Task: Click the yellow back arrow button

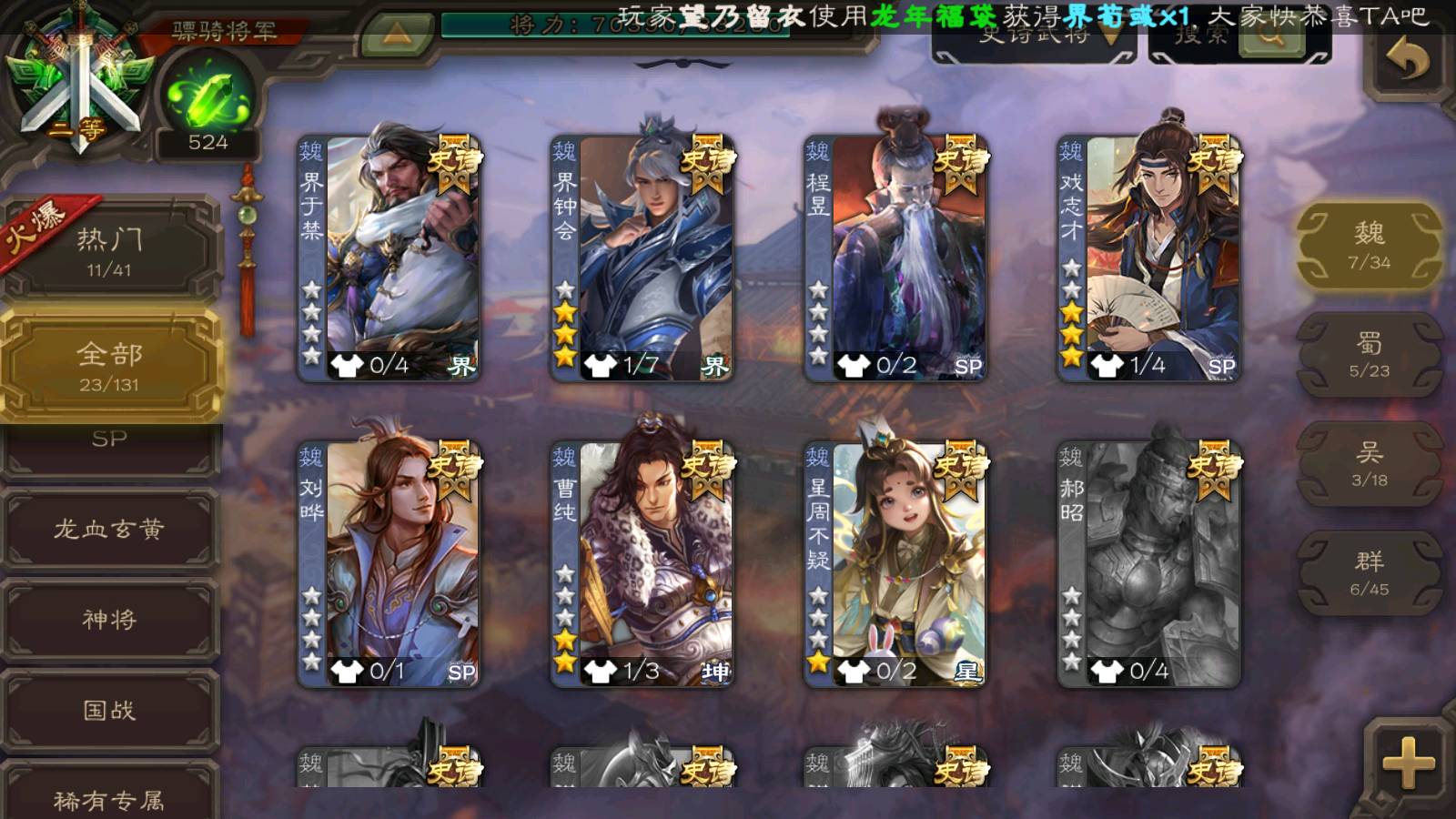Action: pyautogui.click(x=1408, y=59)
